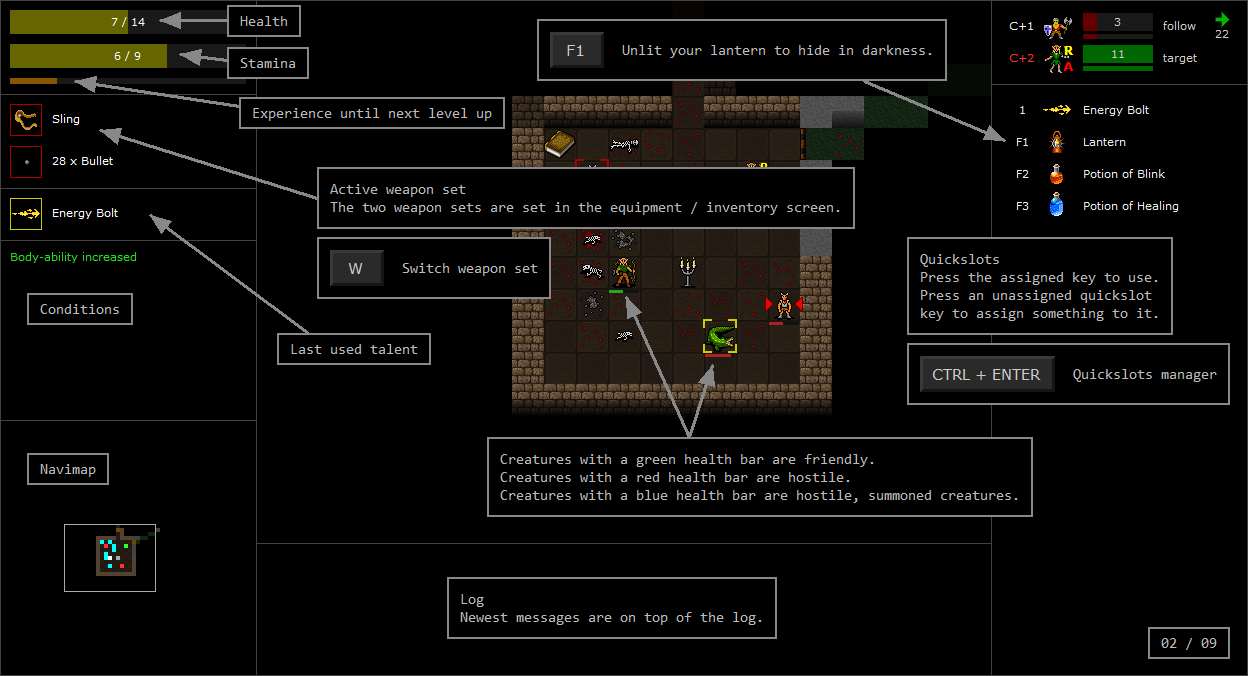Screen dimensions: 1248x676
Task: Select the follow companion portrait
Action: tap(1056, 26)
